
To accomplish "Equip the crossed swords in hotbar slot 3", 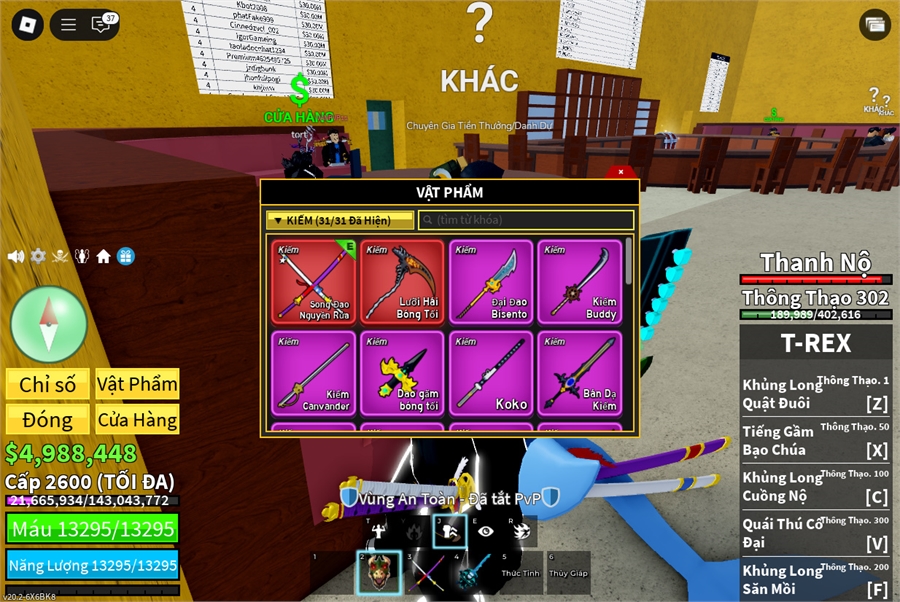I will point(431,573).
